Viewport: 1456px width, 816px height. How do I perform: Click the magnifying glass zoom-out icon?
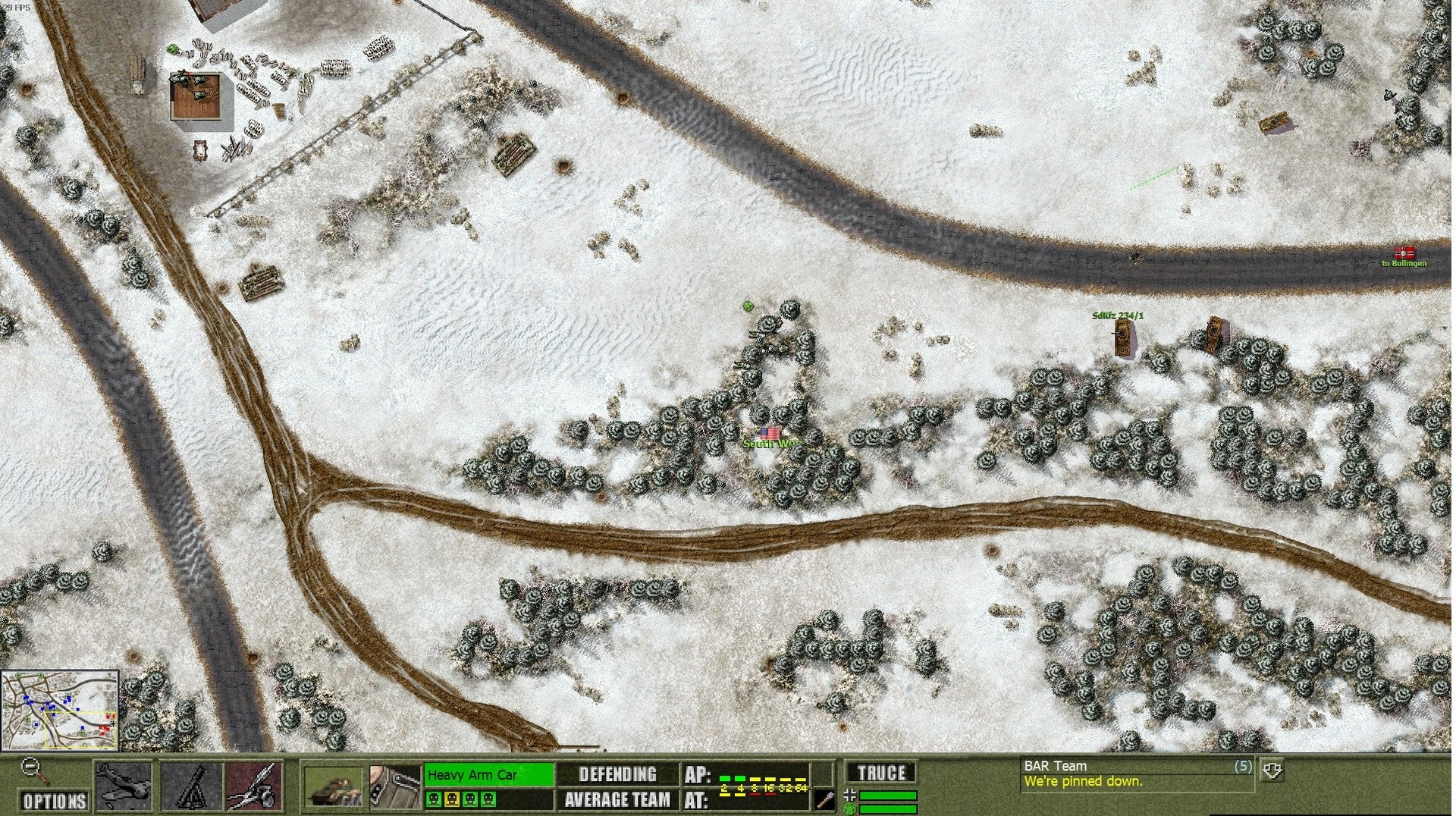pyautogui.click(x=33, y=769)
